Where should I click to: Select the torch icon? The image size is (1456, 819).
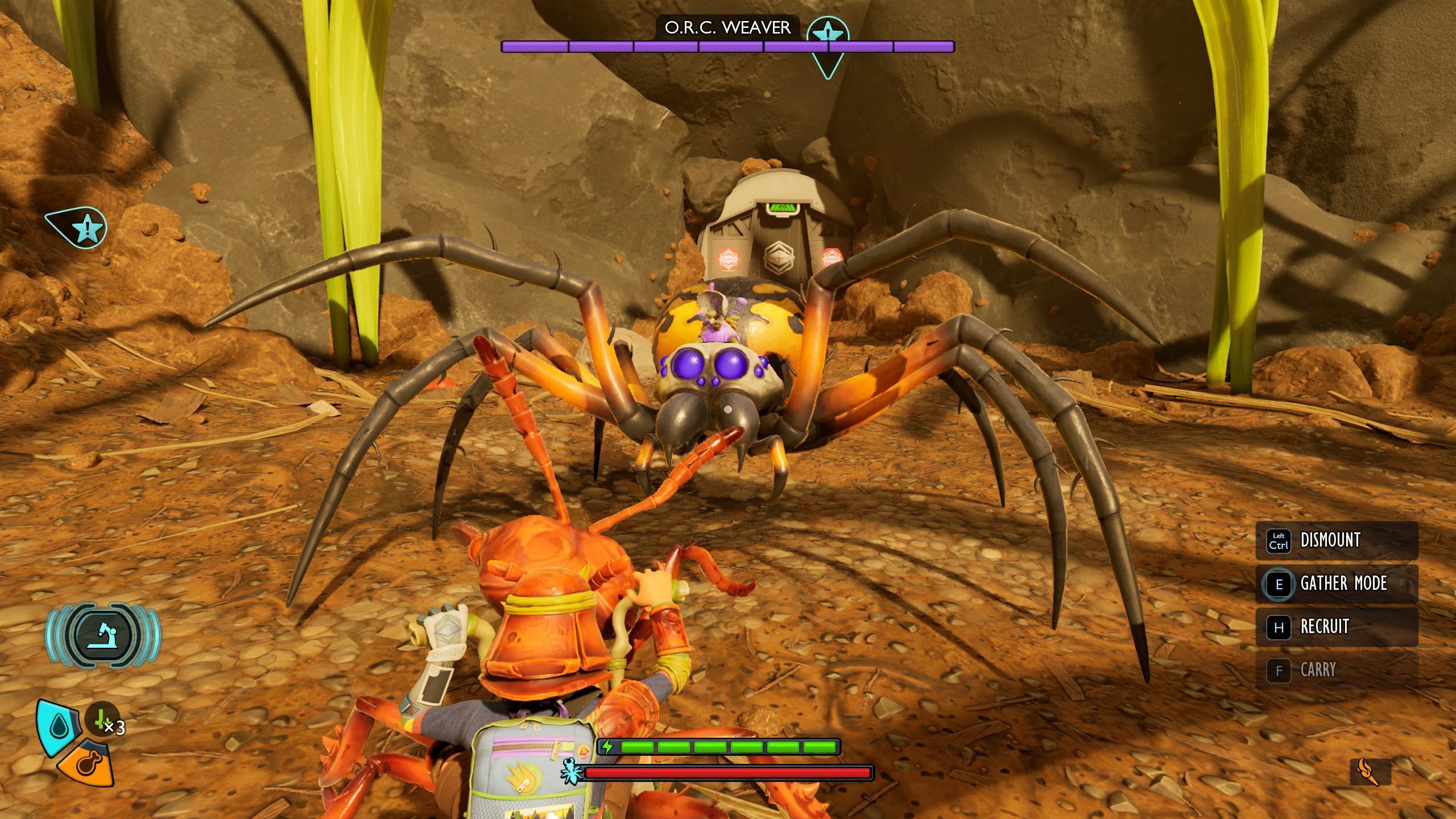tap(1370, 772)
